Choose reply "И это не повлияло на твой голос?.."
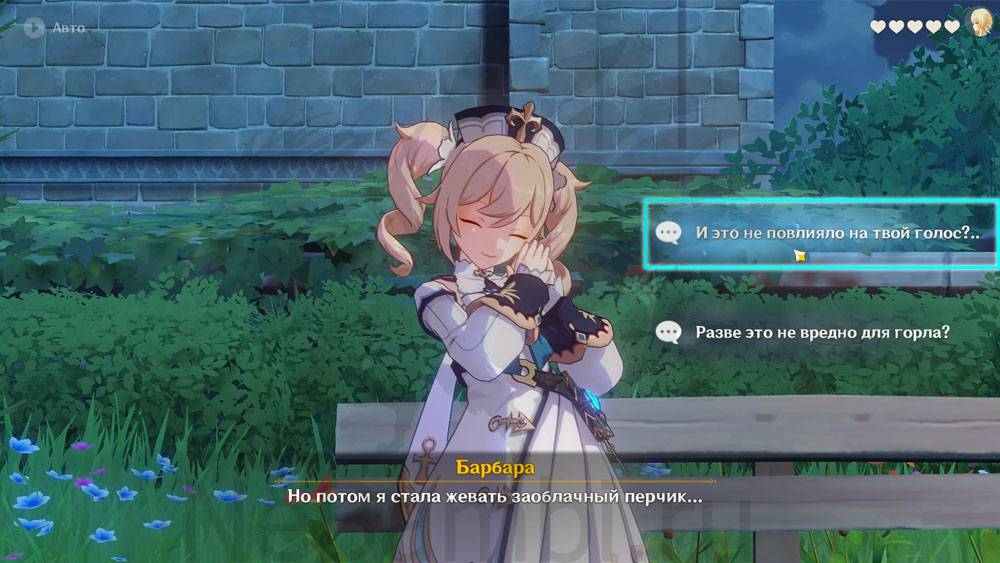 [x=820, y=234]
